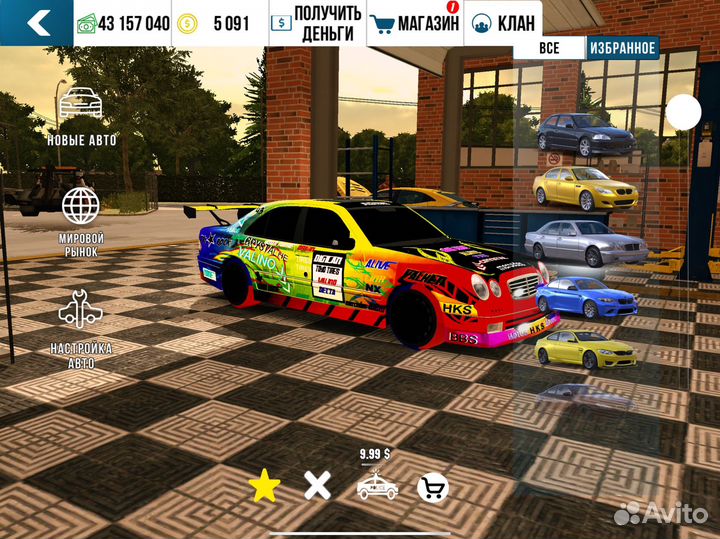Screen dimensions: 720x539
Task: Open Мировой Рынок world market
Action: [x=81, y=221]
